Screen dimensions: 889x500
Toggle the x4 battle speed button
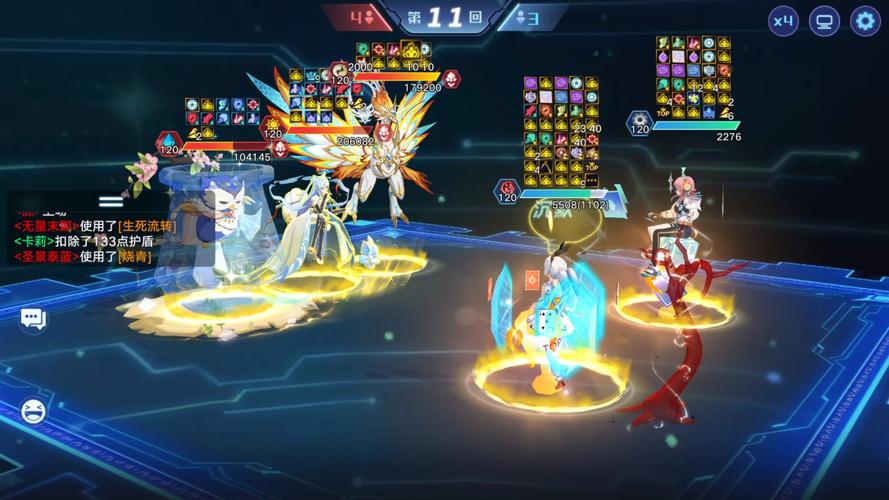click(x=783, y=20)
